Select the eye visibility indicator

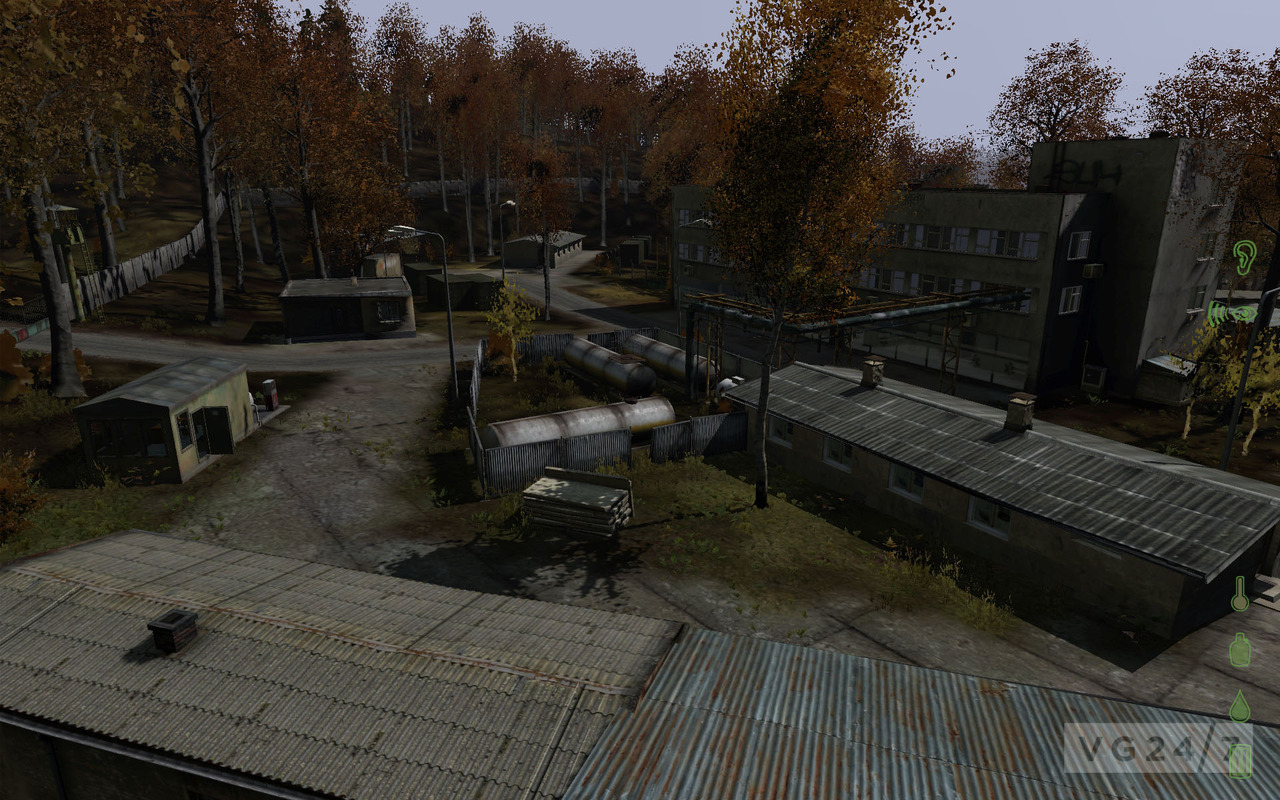(x=1245, y=313)
